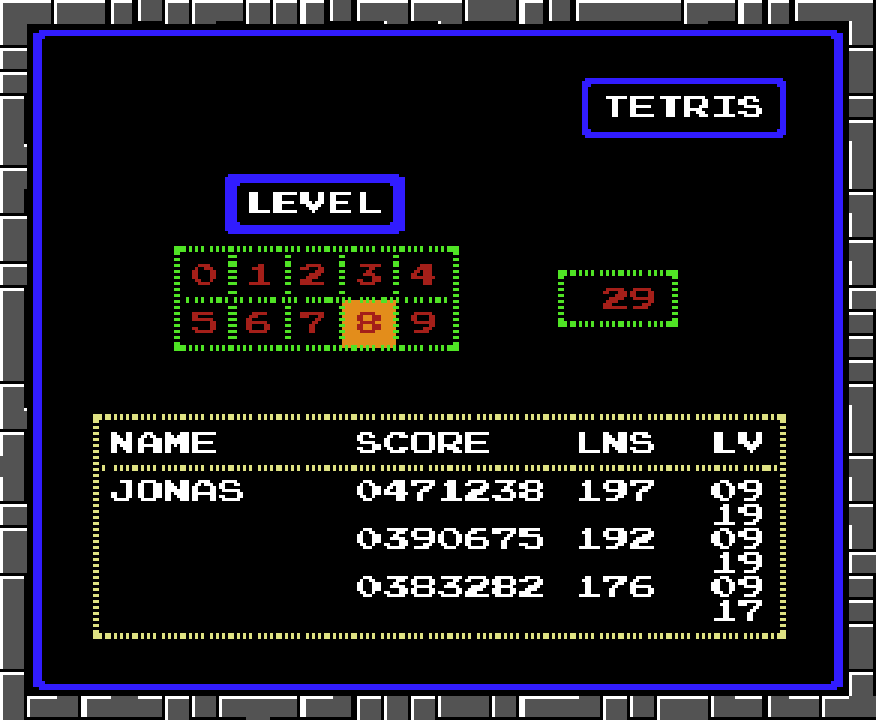Select the level 29 box
Image resolution: width=876 pixels, height=720 pixels.
(x=618, y=298)
